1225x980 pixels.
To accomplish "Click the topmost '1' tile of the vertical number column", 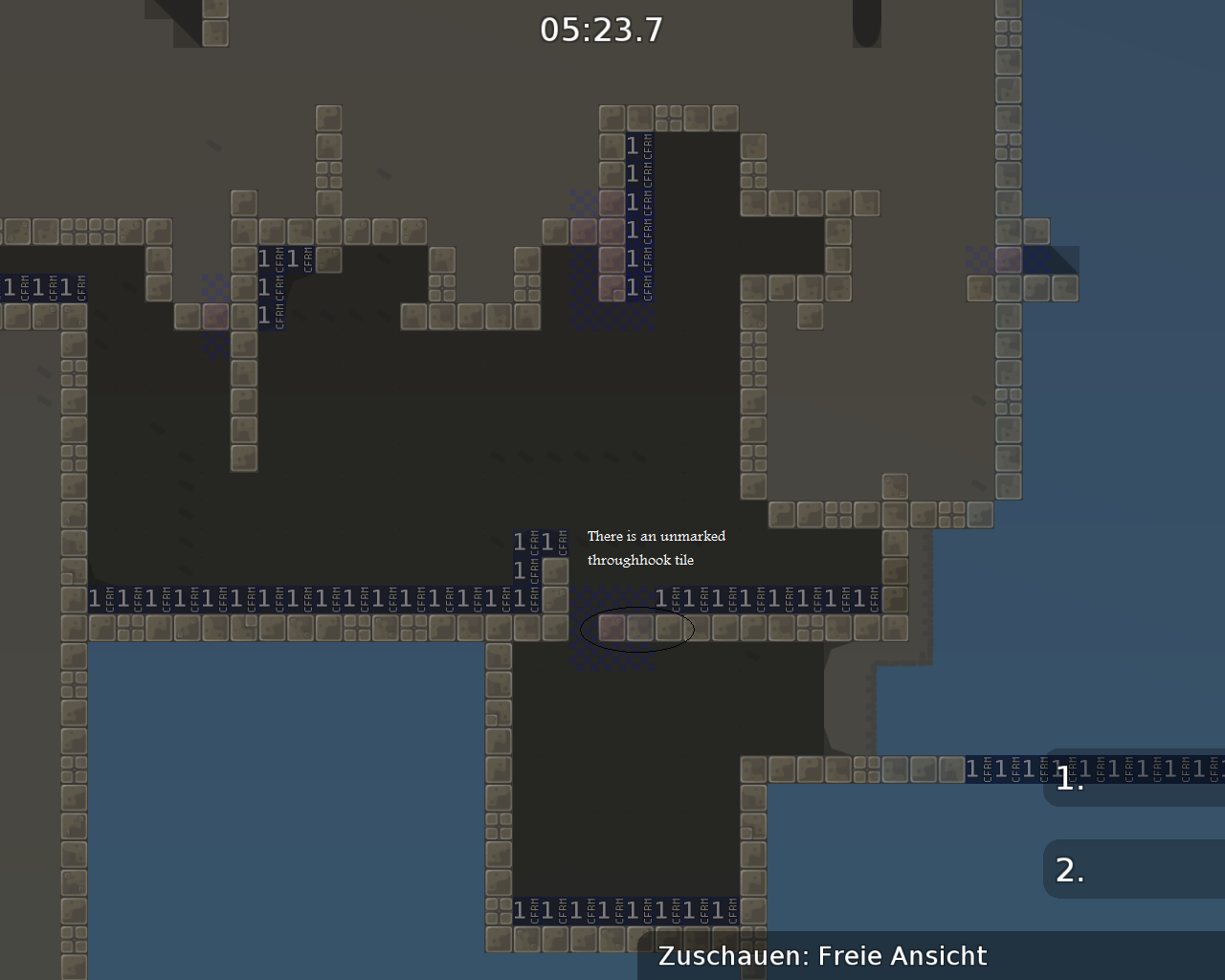I will pos(631,145).
